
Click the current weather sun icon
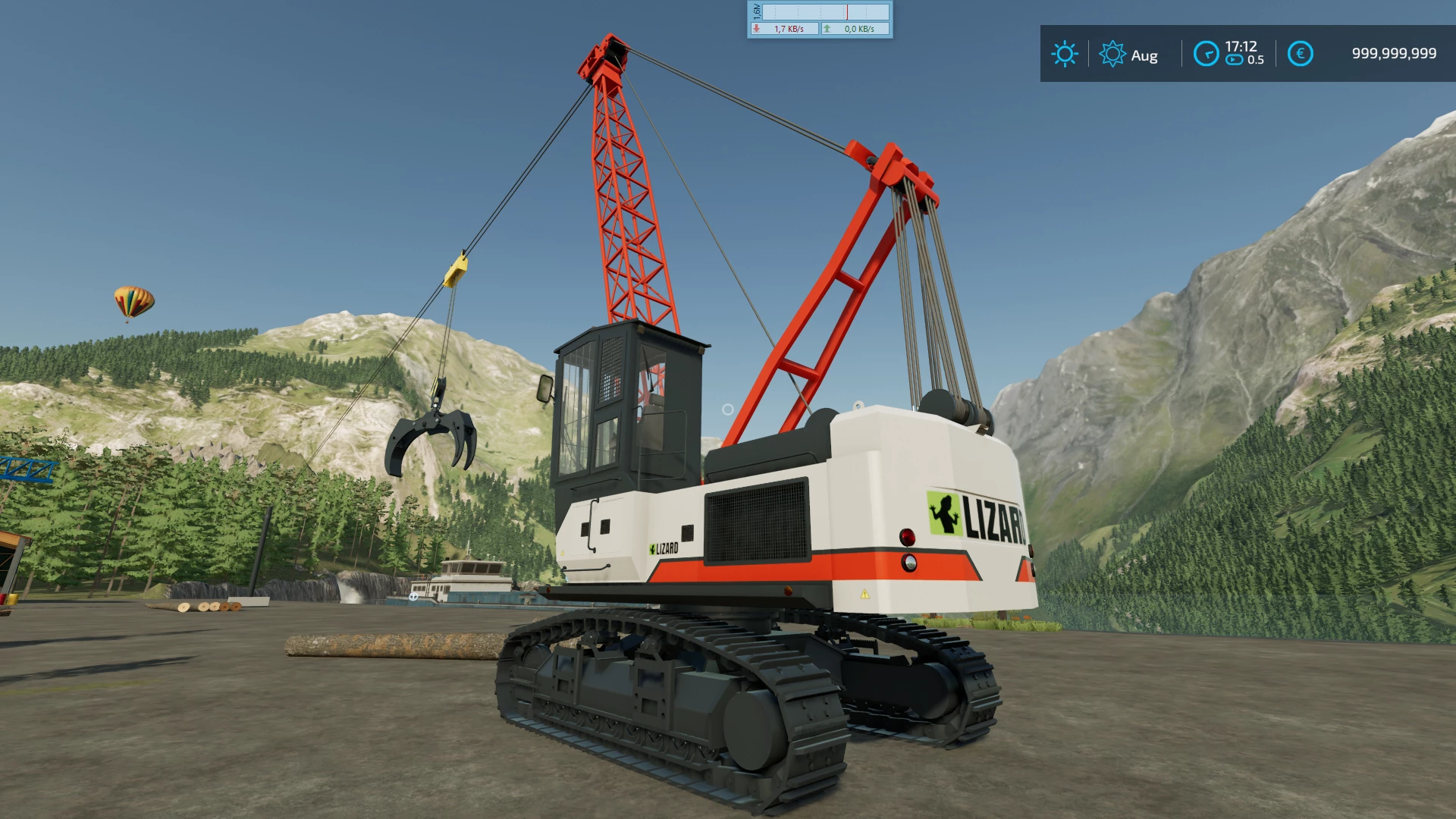pyautogui.click(x=1065, y=55)
